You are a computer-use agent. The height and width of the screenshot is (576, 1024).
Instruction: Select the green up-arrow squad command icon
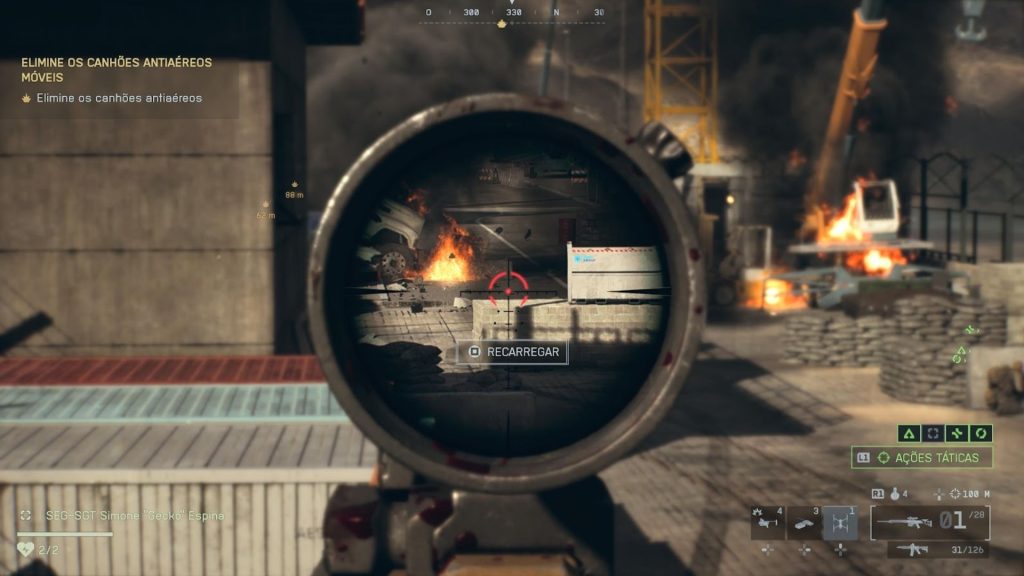point(910,433)
